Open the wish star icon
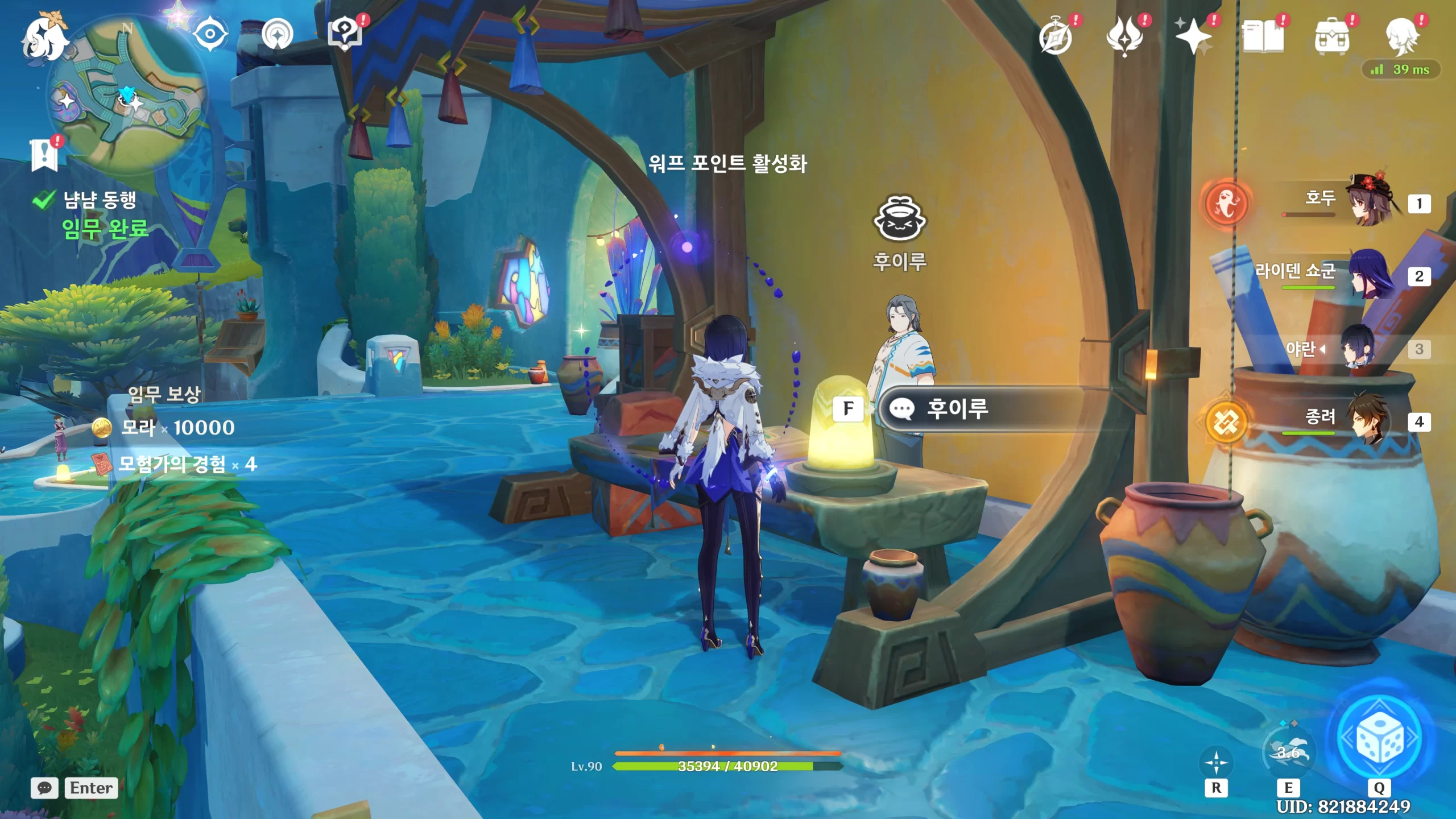This screenshot has height=819, width=1456. (x=1193, y=36)
